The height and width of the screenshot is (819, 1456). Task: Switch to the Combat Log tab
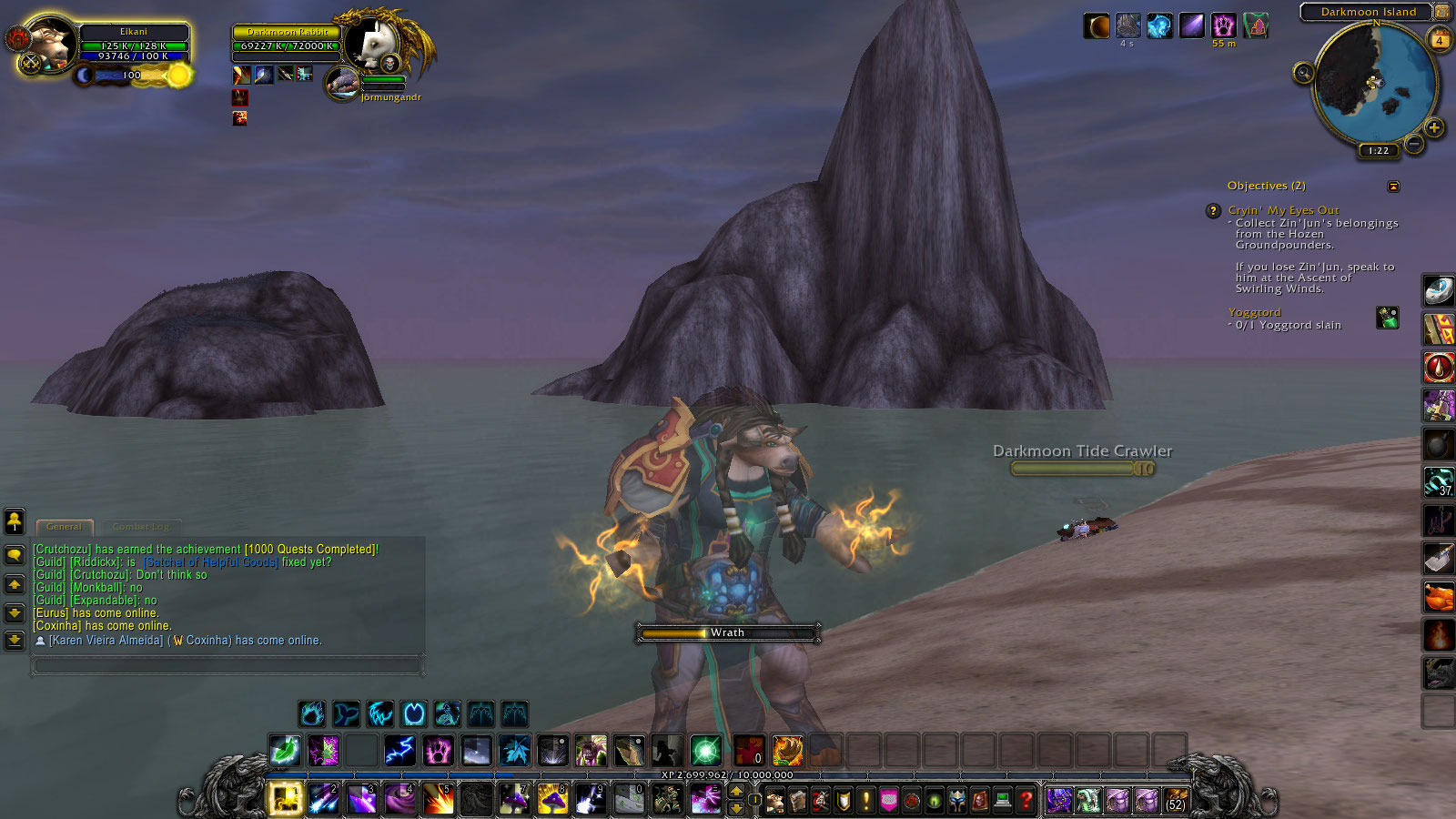coord(141,527)
